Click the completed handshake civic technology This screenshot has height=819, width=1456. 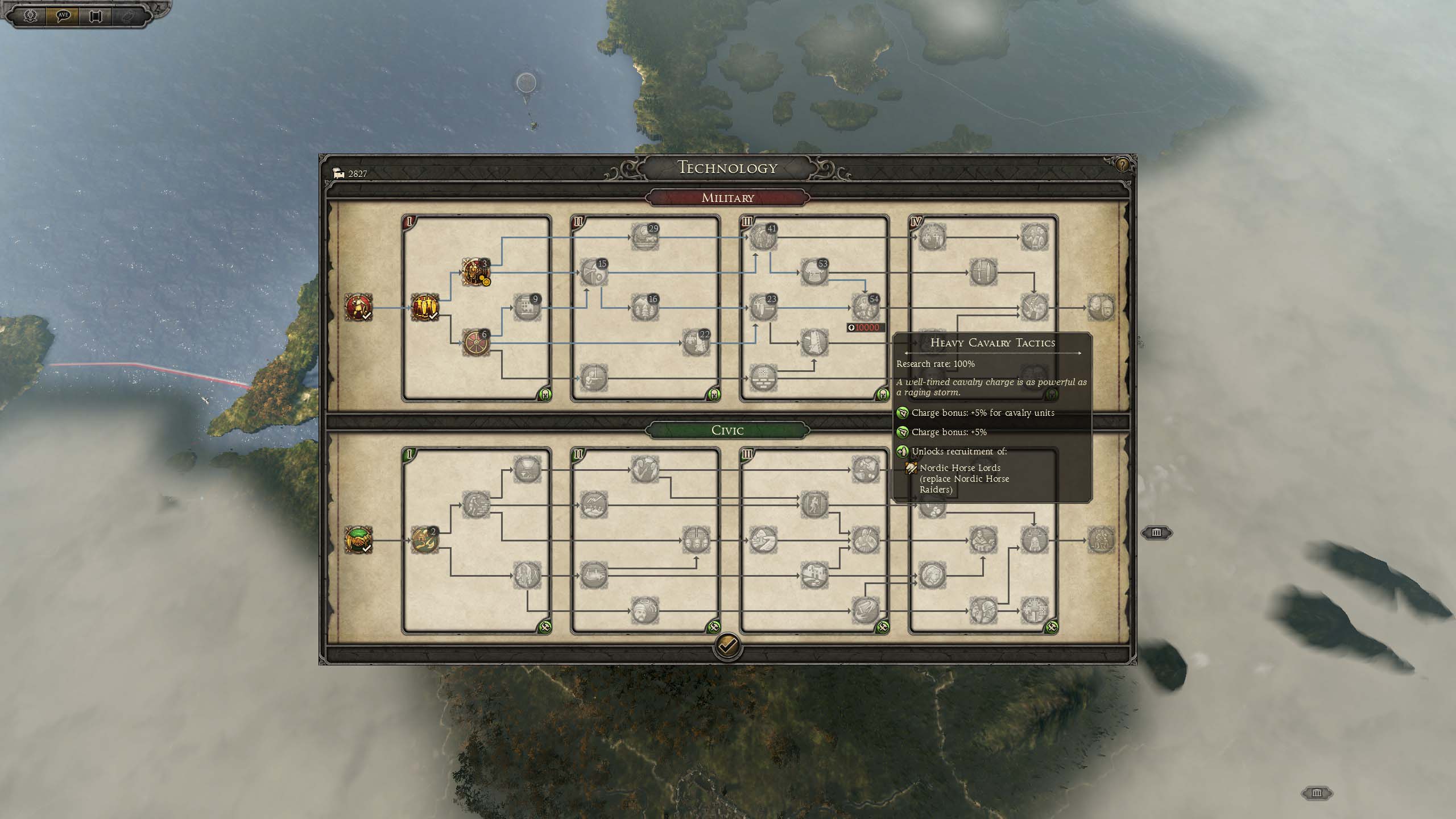point(358,540)
